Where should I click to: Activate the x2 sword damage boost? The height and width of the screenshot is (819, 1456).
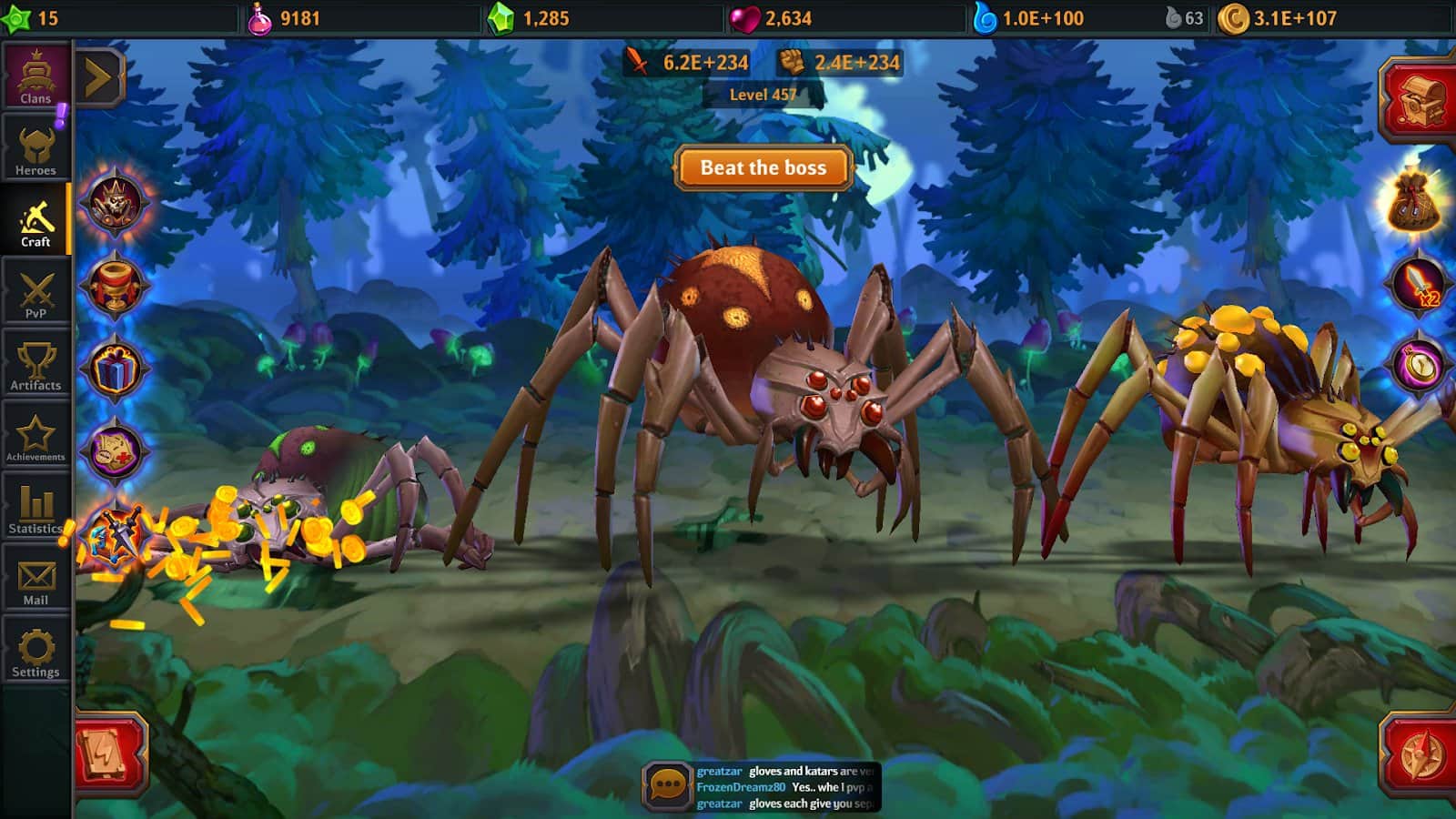click(x=1419, y=285)
